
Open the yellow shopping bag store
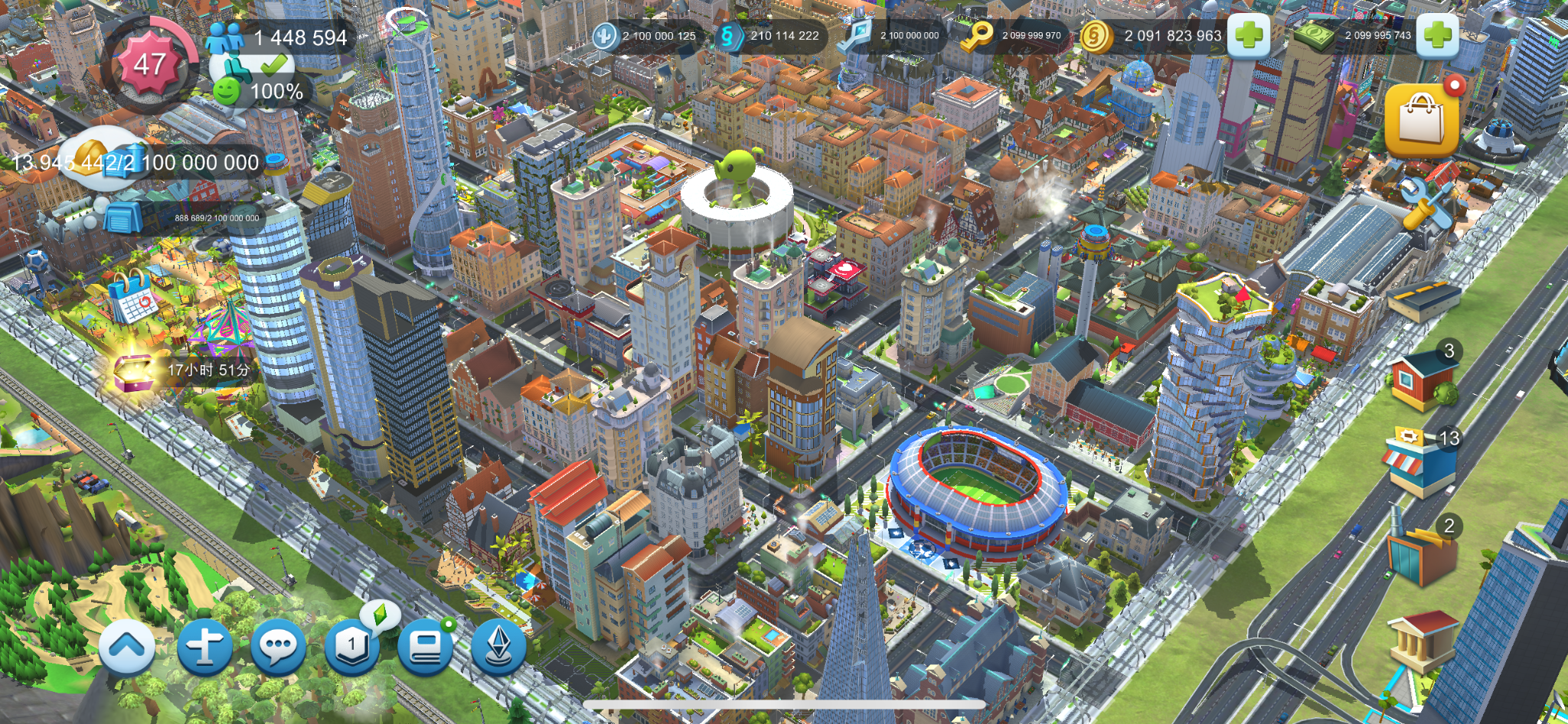tap(1423, 119)
